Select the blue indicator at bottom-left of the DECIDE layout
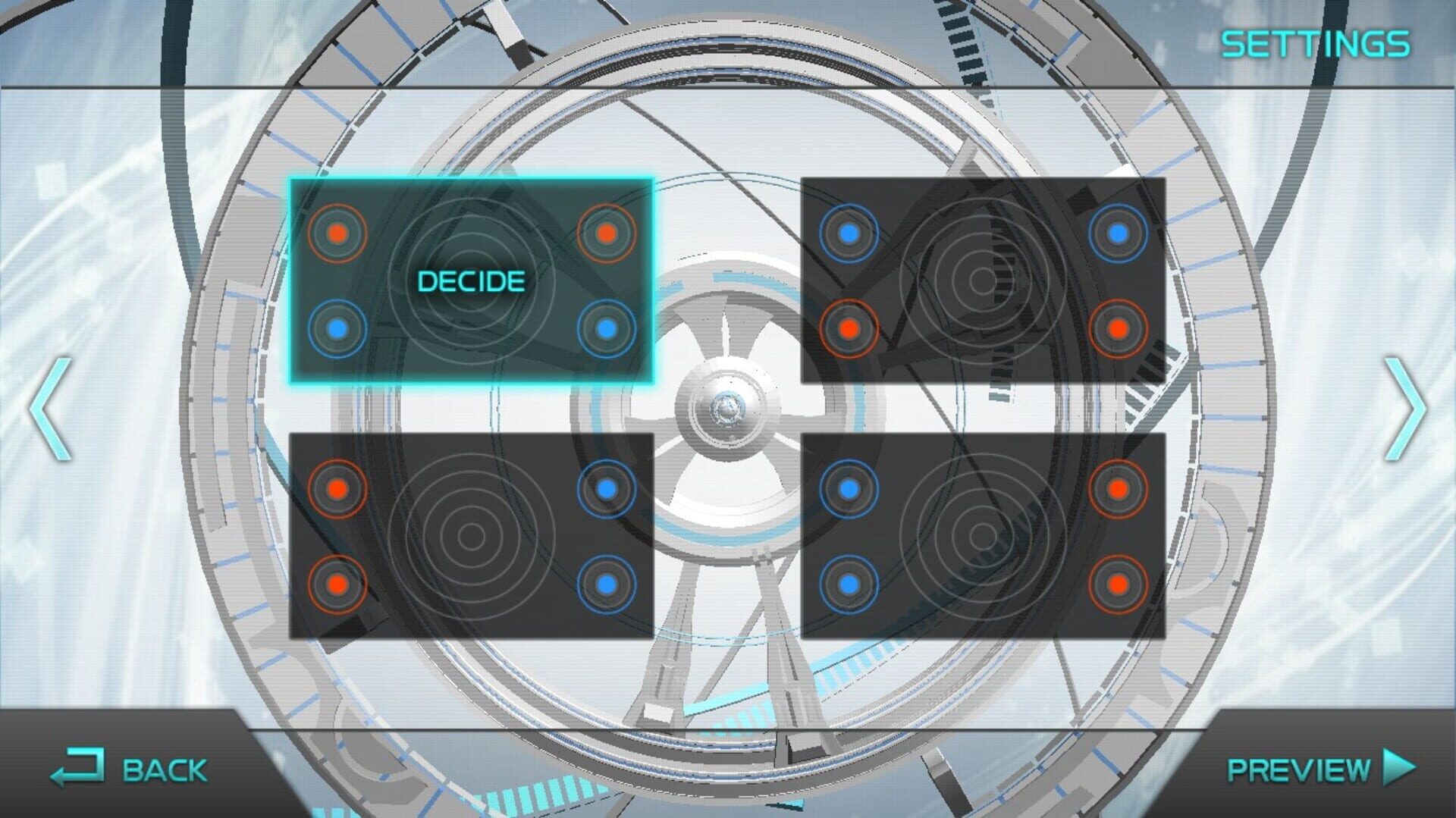Viewport: 1456px width, 818px height. tap(338, 328)
